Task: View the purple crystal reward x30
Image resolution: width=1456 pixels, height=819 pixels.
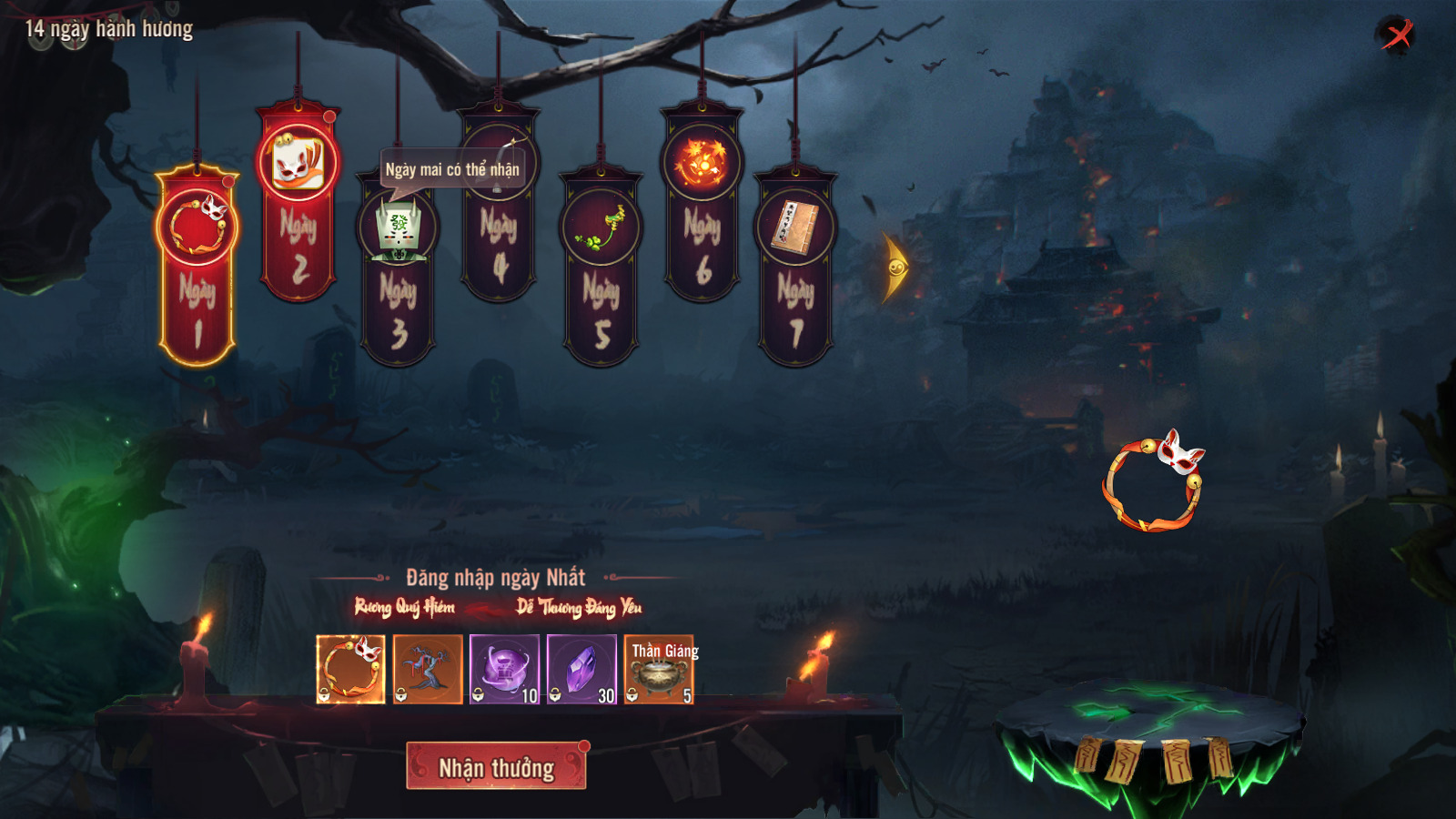Action: (582, 670)
